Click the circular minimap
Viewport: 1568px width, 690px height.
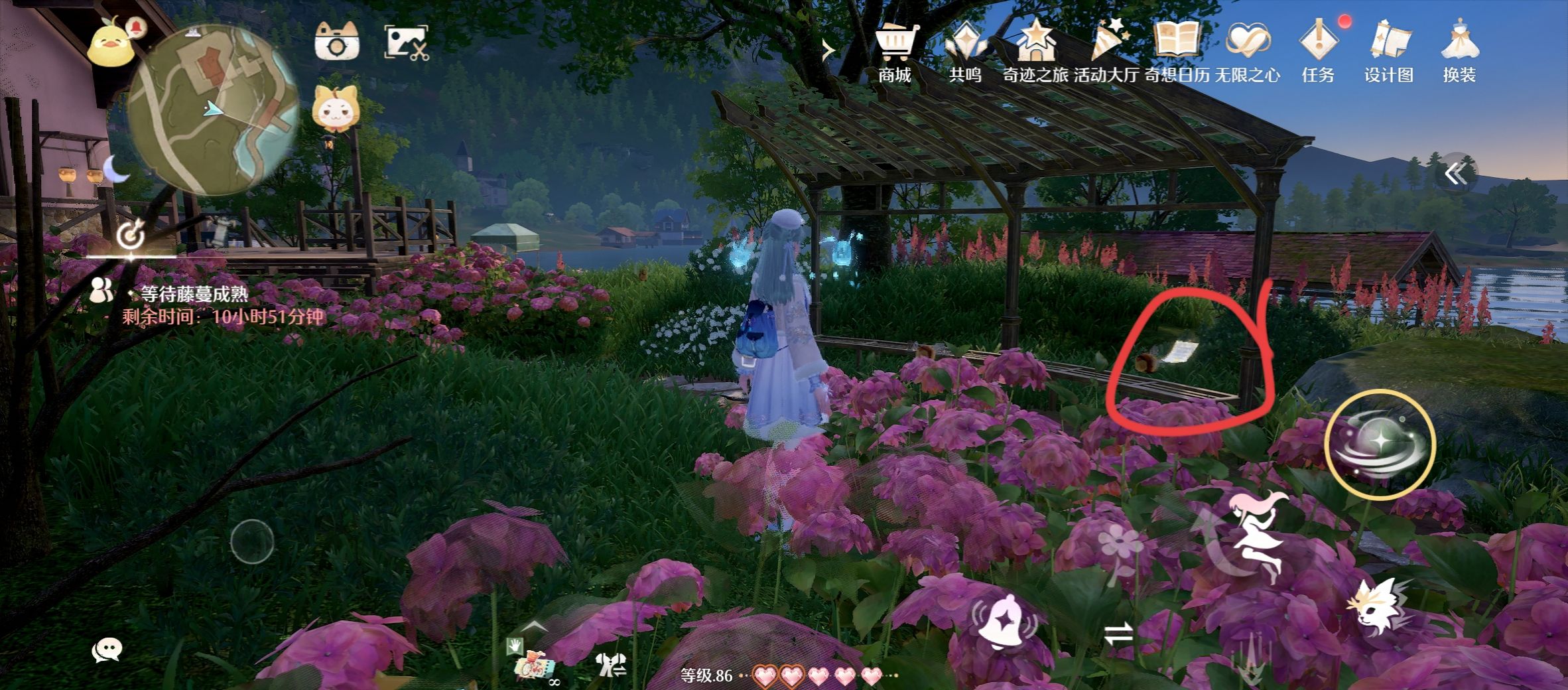pyautogui.click(x=212, y=109)
